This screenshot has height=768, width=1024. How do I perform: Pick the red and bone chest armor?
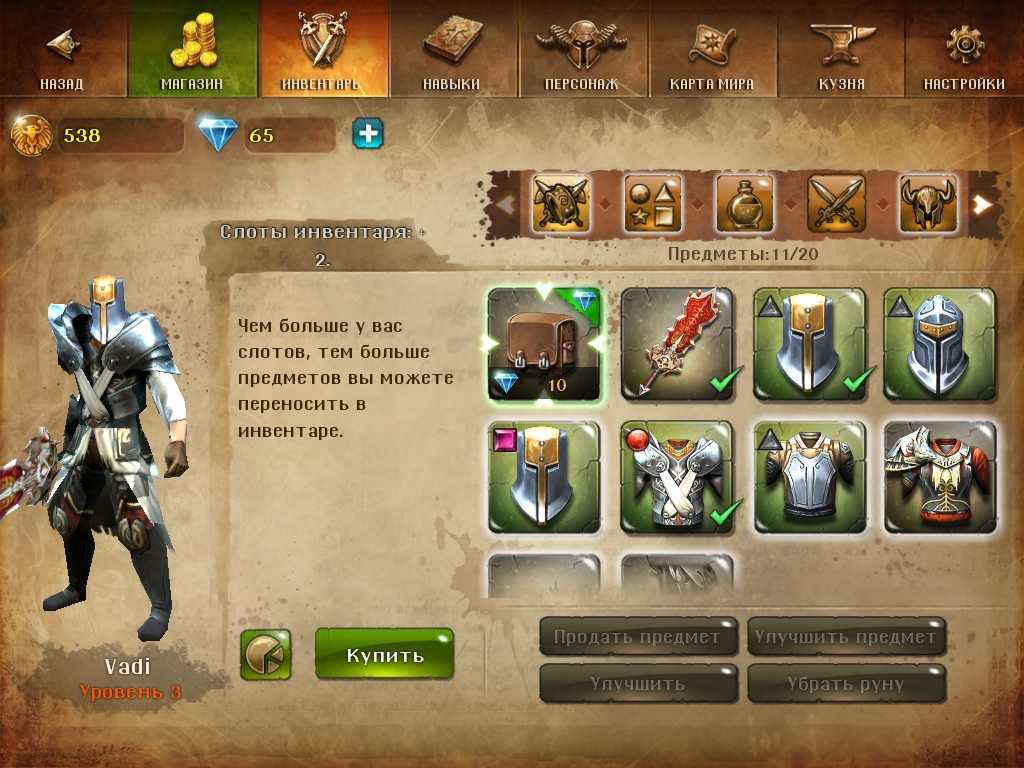point(940,476)
